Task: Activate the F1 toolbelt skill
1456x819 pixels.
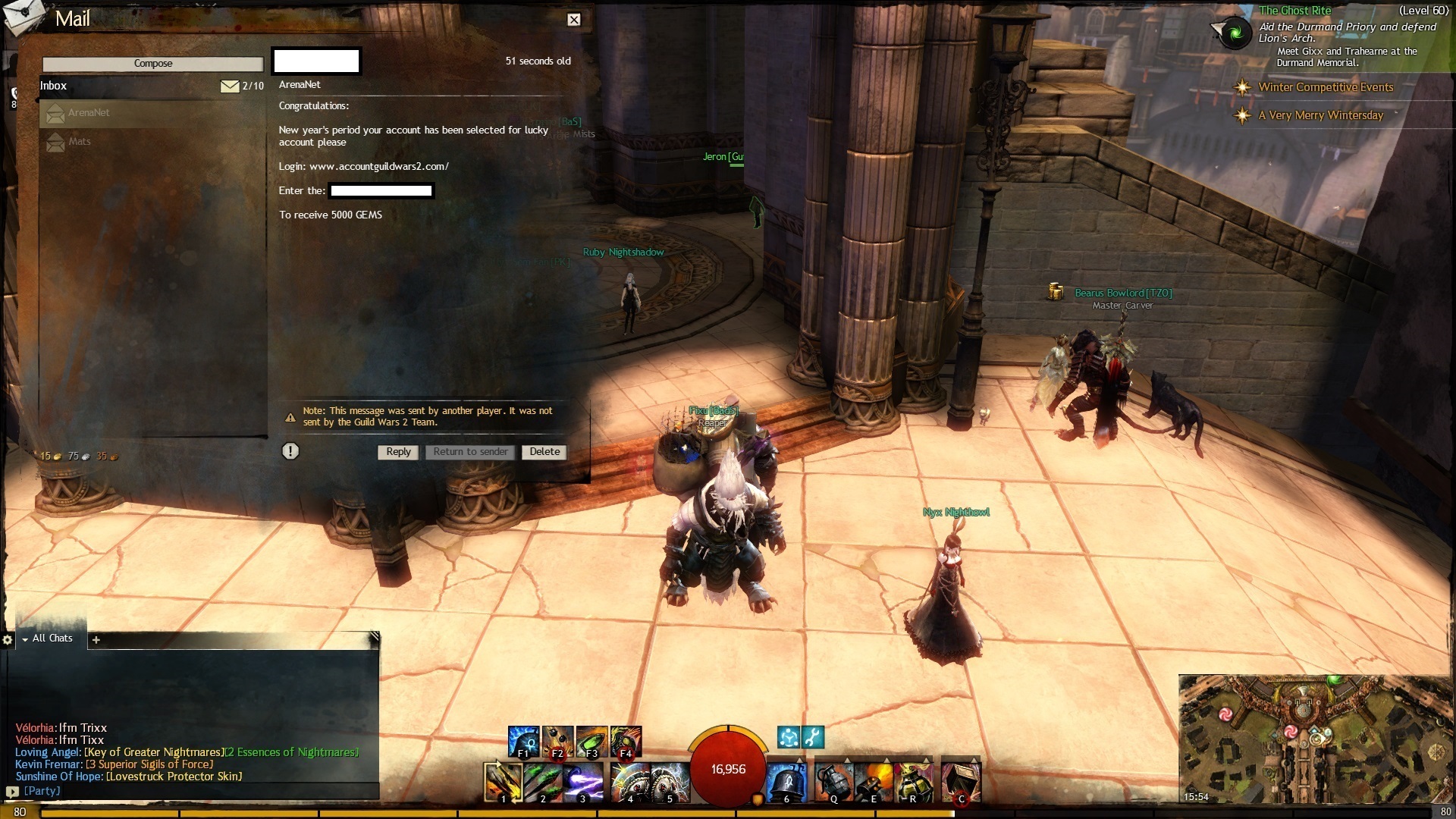Action: (x=523, y=742)
